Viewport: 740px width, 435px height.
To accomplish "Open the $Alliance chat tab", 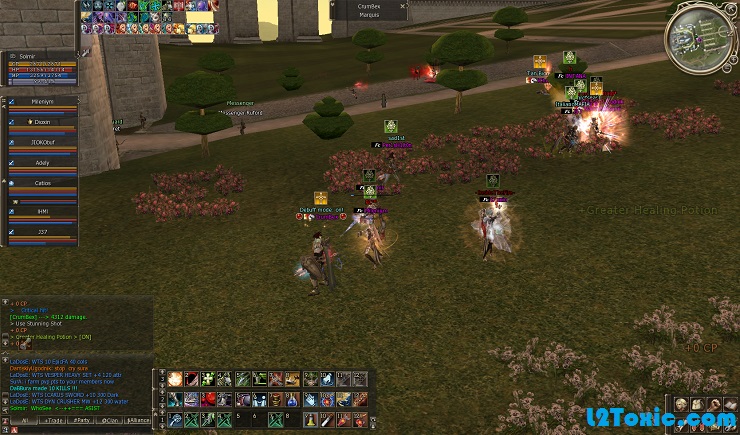I will 139,421.
